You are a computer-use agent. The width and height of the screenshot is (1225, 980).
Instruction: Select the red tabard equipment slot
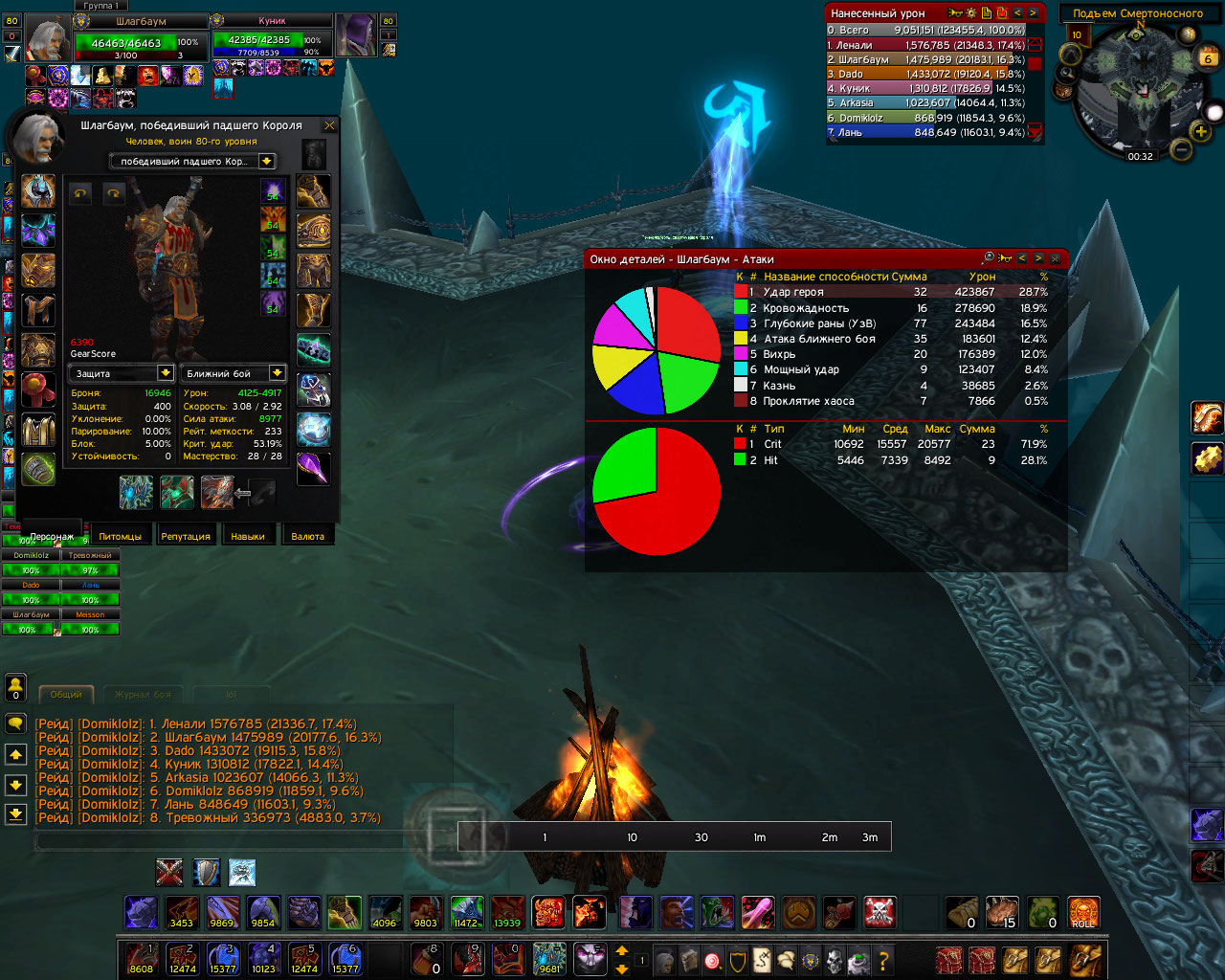tap(38, 390)
